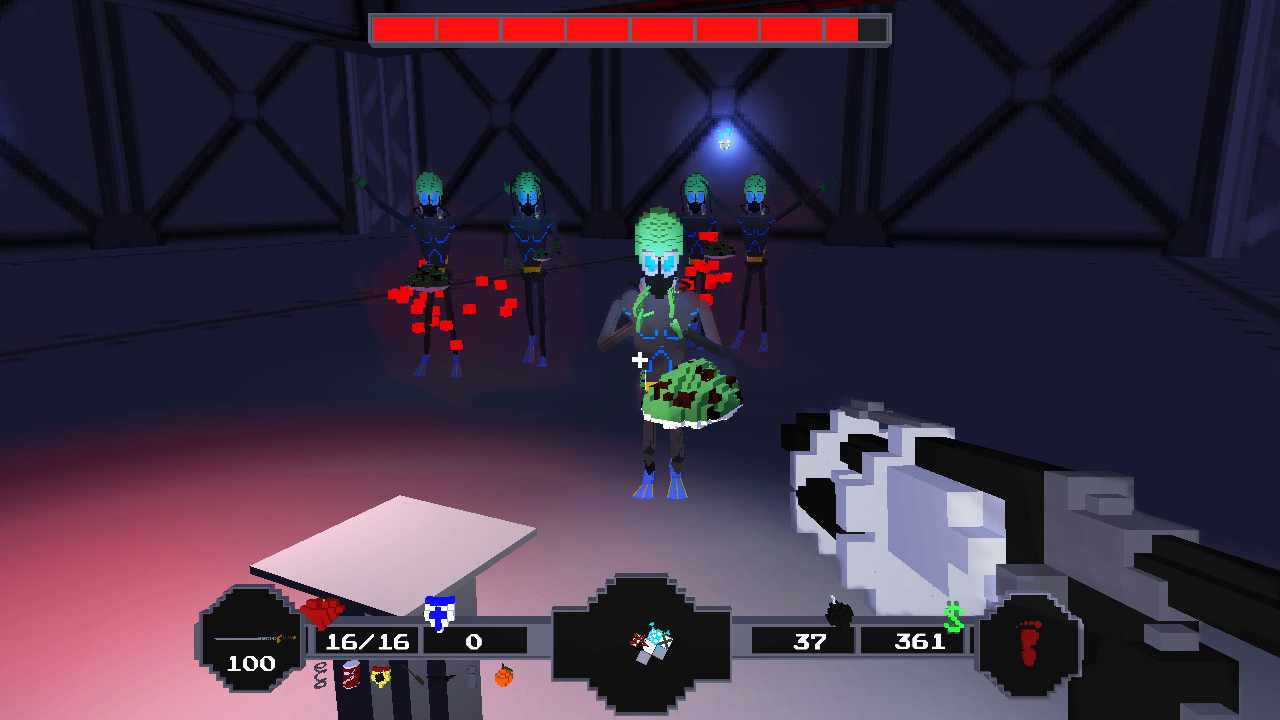Click the sunflower pendant inventory item
Image resolution: width=1280 pixels, height=720 pixels.
382,678
